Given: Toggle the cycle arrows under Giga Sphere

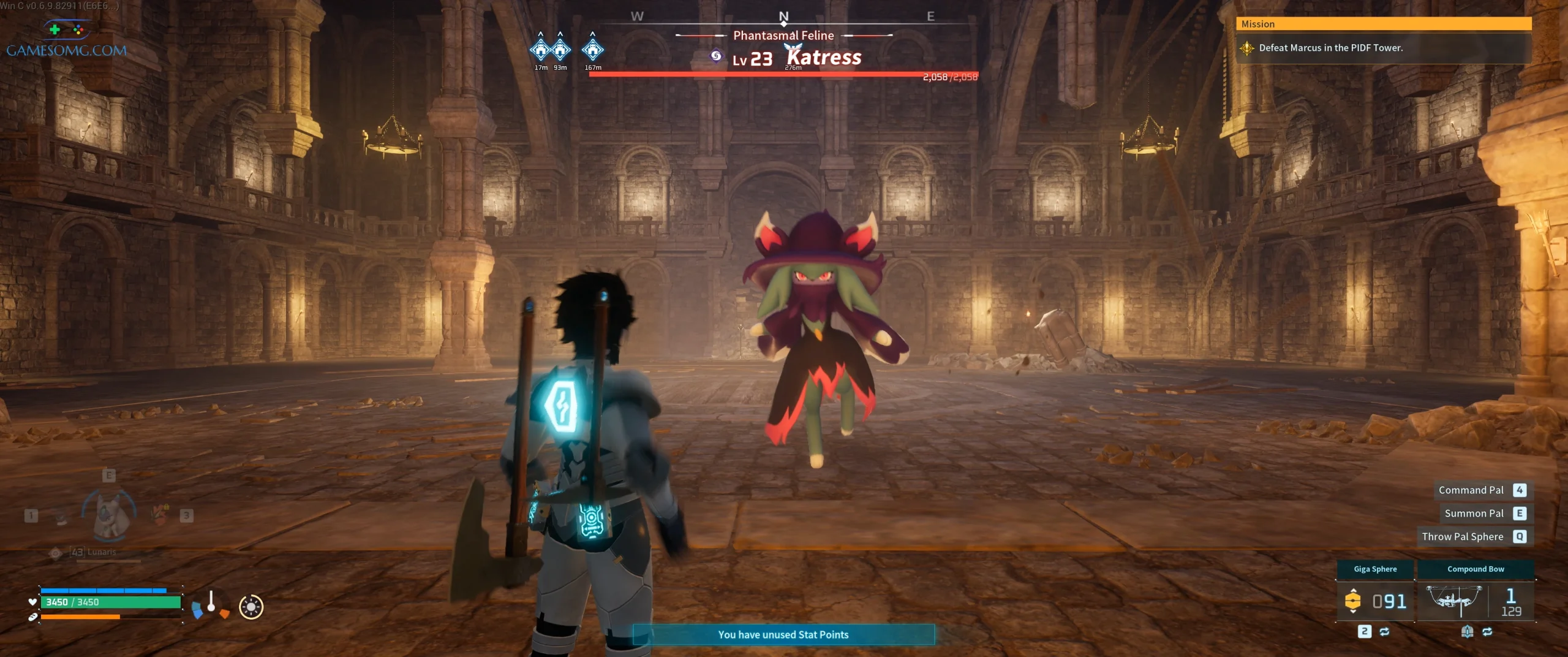Looking at the screenshot, I should click(1384, 632).
